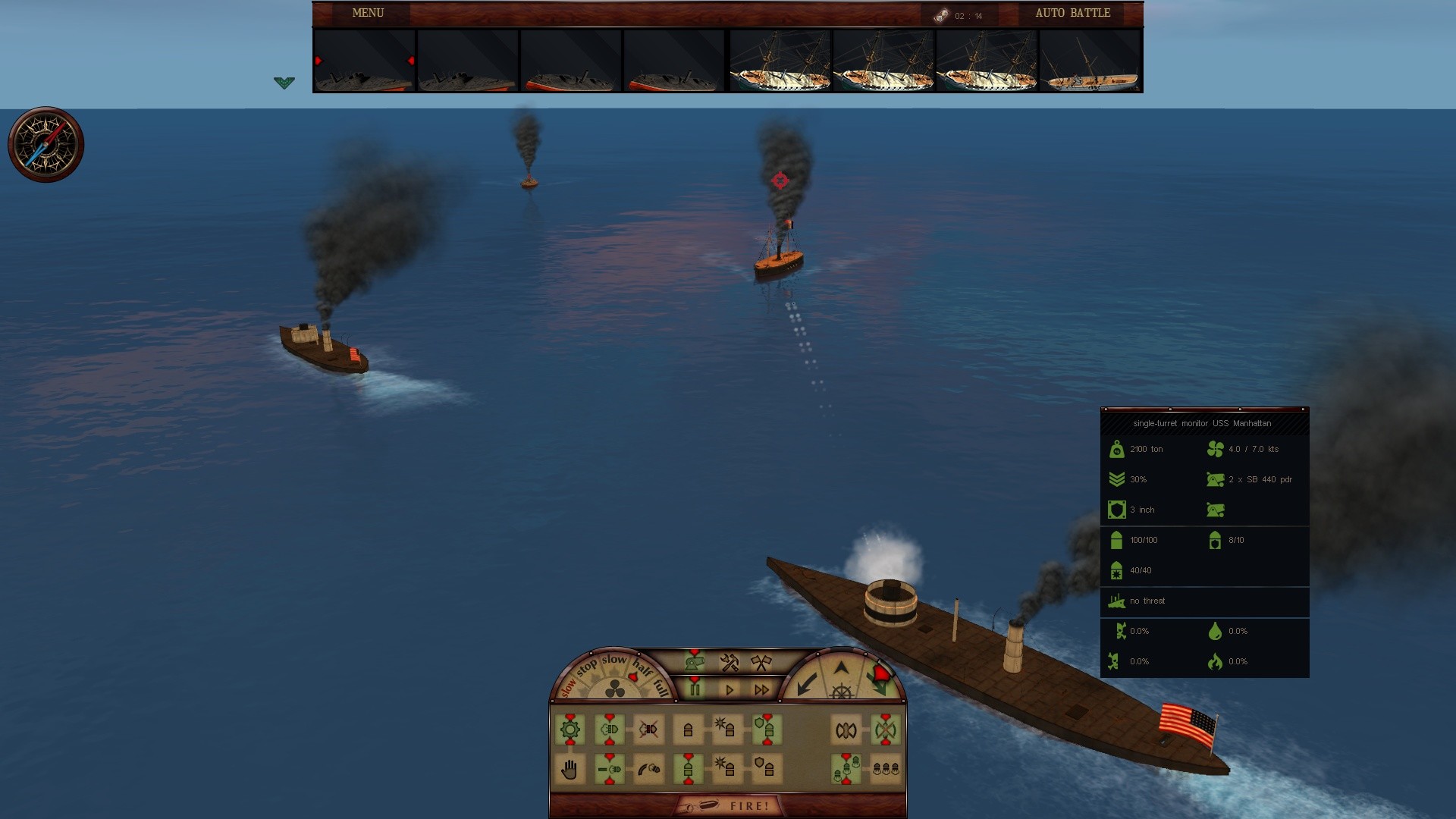Image resolution: width=1456 pixels, height=819 pixels.
Task: Collapse the ship bar with green chevron
Action: tap(284, 83)
